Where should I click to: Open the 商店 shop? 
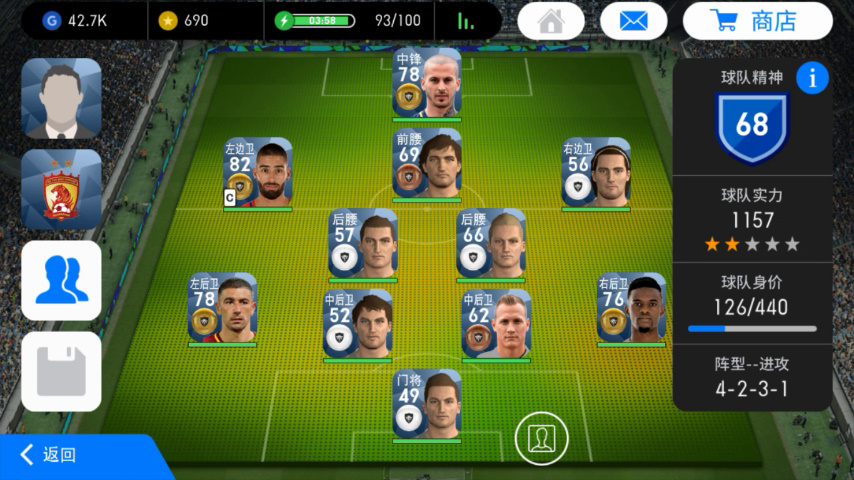pyautogui.click(x=757, y=21)
